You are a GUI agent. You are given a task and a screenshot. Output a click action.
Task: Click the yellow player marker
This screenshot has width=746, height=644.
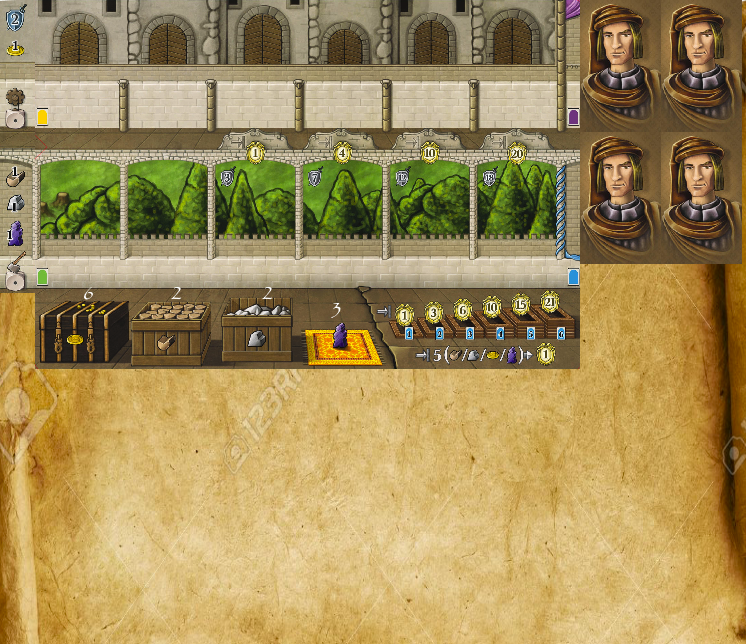point(43,117)
